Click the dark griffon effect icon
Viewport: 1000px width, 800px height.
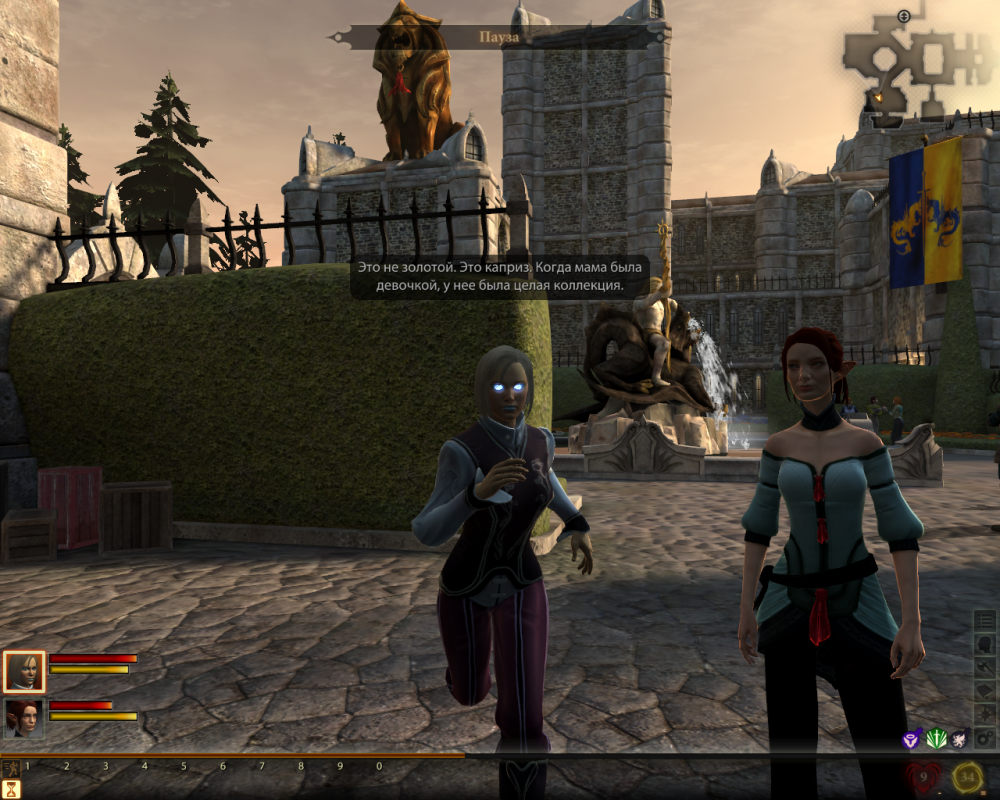[x=959, y=739]
